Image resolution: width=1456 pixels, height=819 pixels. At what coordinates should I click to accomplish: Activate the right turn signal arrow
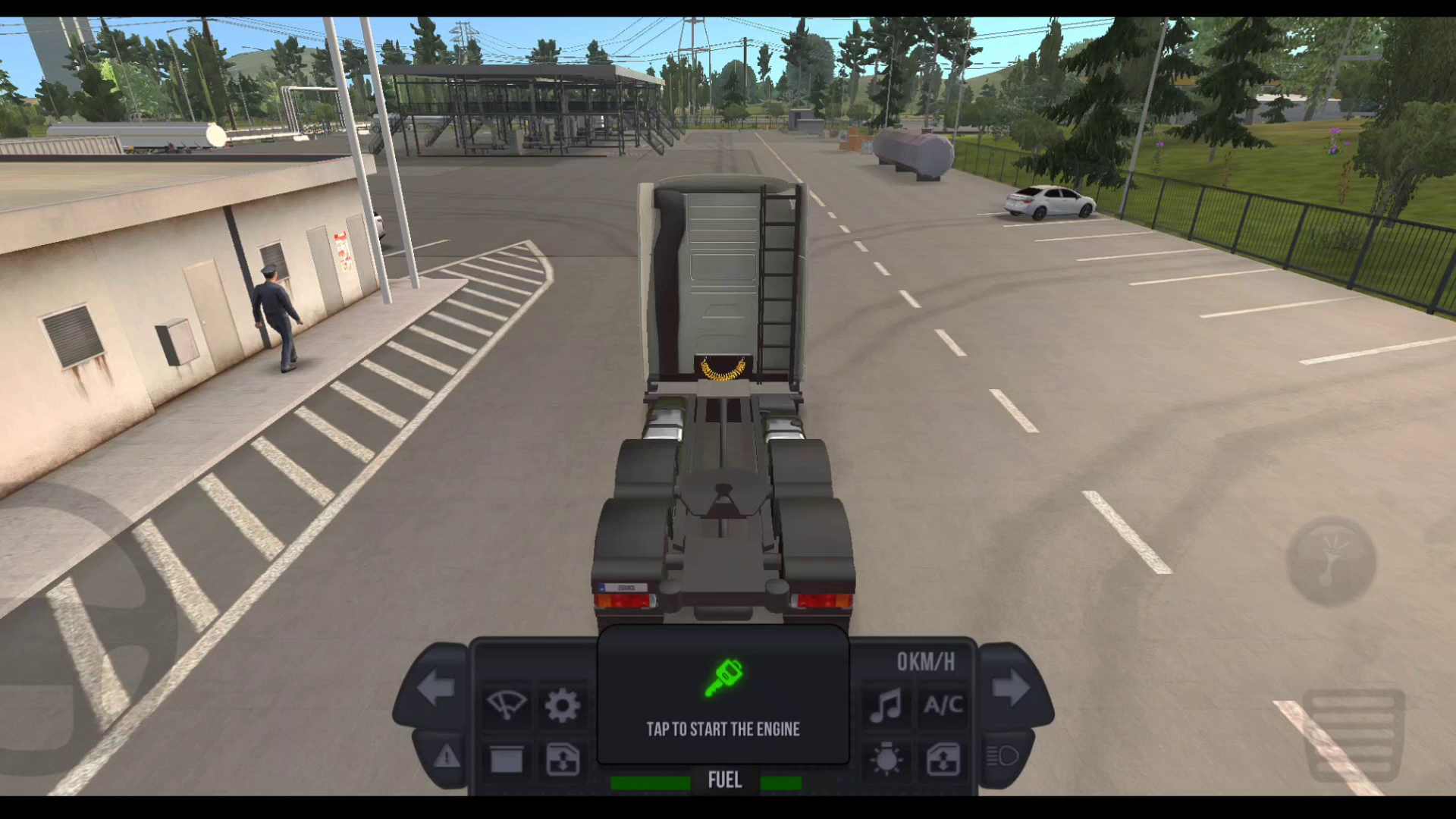[1011, 689]
